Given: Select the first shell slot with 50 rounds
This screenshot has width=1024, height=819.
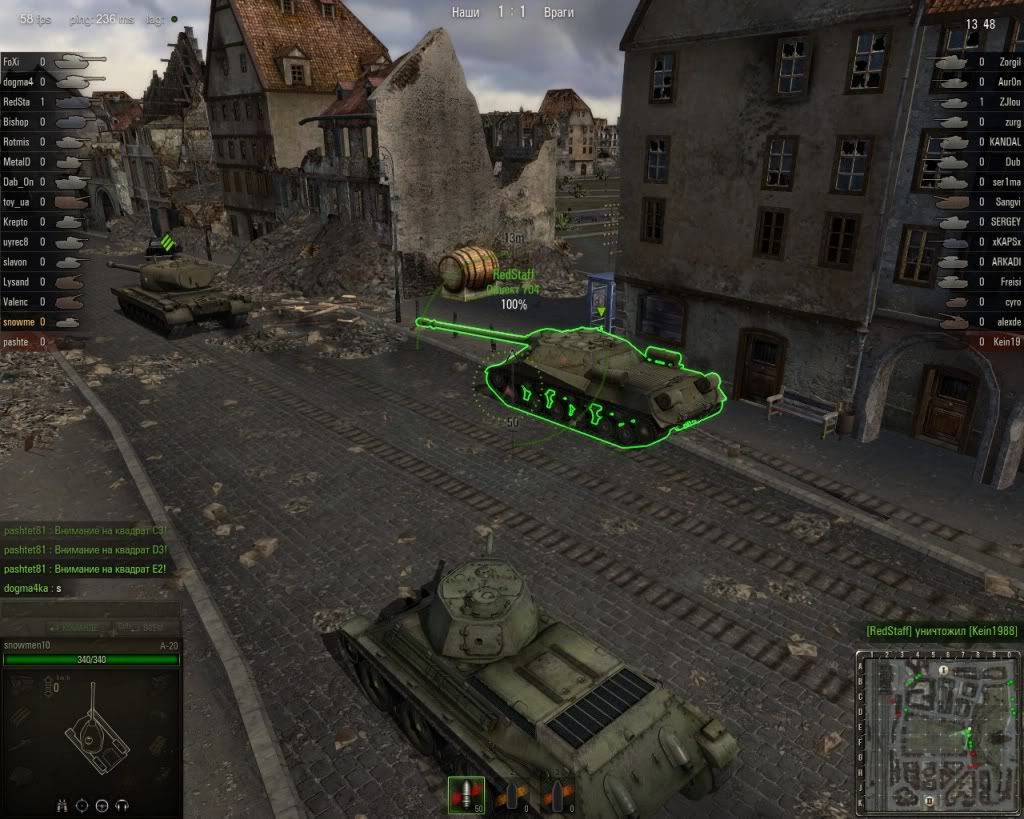Looking at the screenshot, I should 466,794.
